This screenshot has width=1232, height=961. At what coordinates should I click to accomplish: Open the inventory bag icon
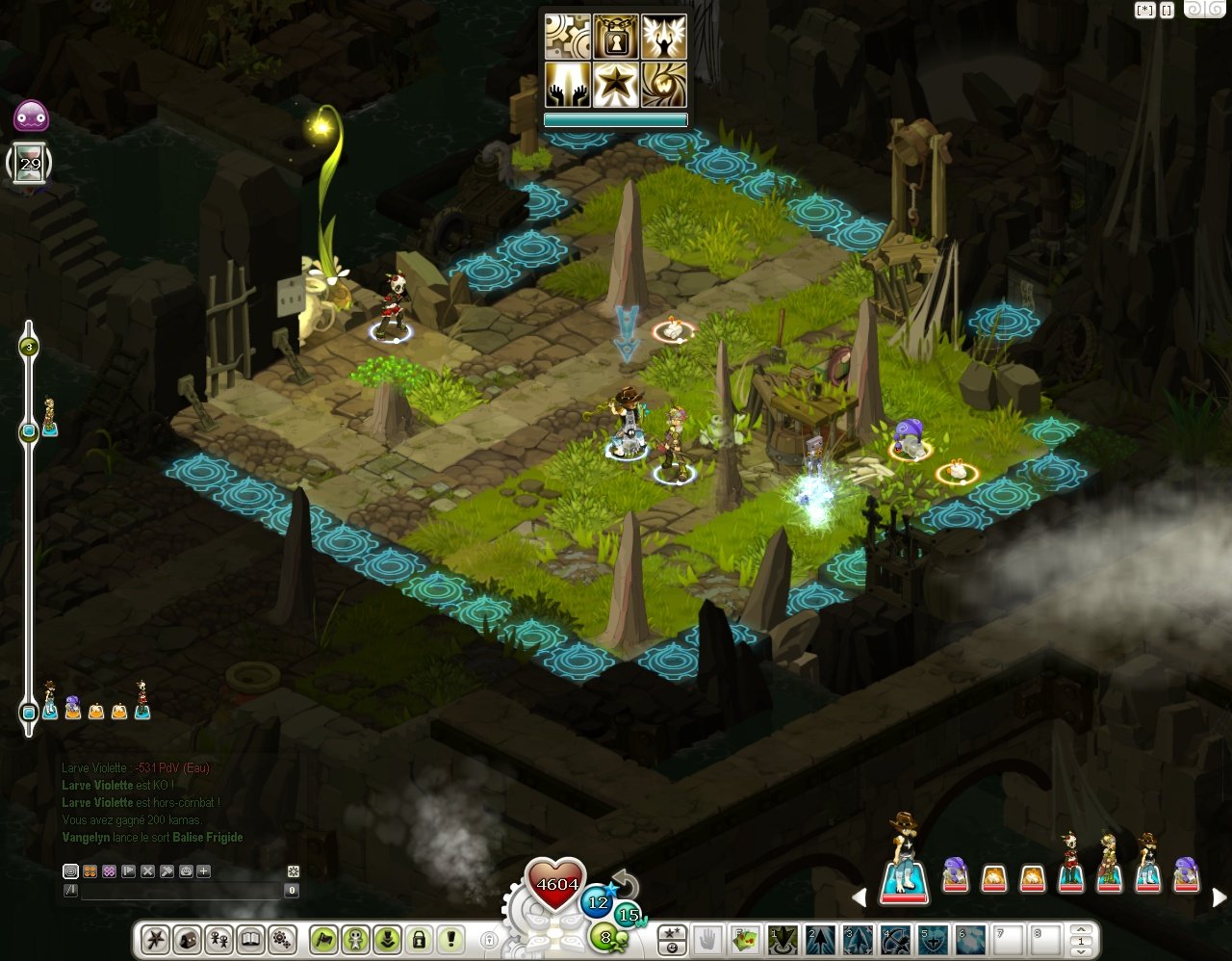(187, 942)
